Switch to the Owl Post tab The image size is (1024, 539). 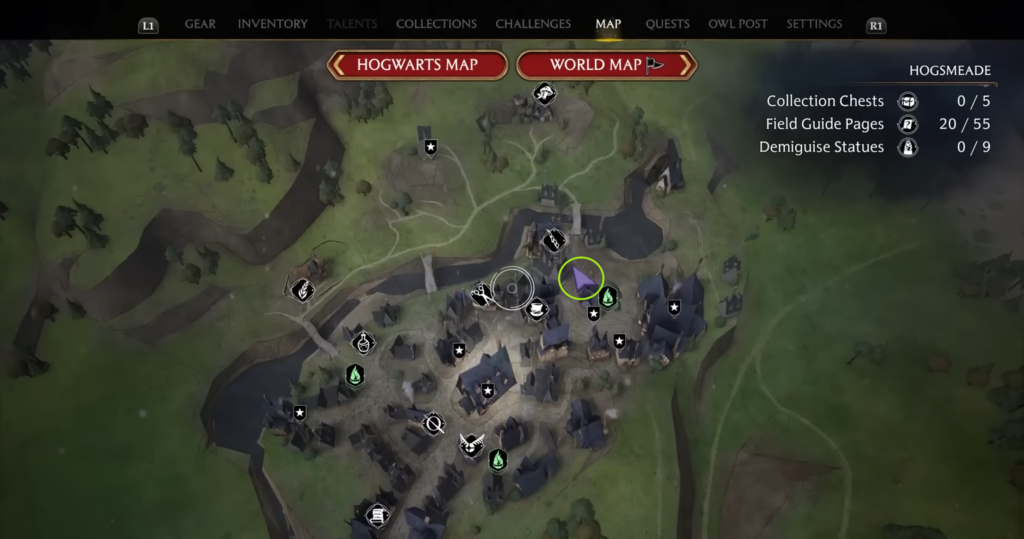(737, 24)
